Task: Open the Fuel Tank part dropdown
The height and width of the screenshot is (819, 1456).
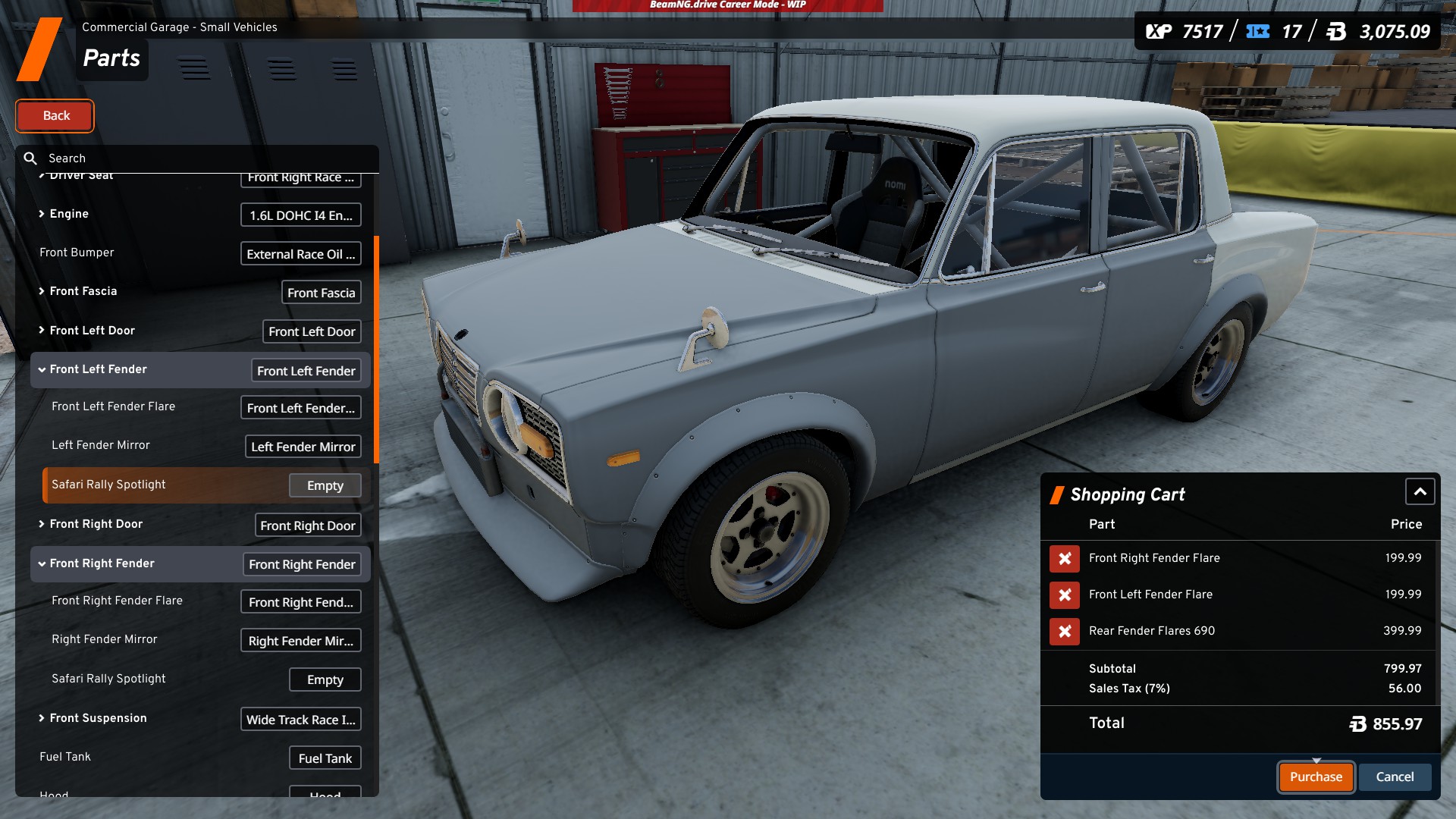Action: click(x=325, y=758)
